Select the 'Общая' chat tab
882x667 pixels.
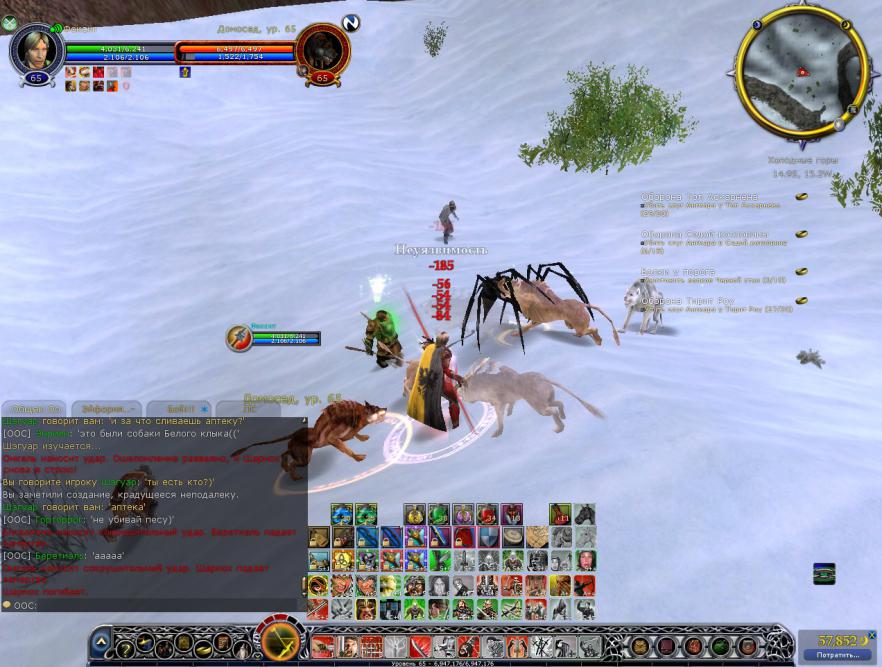click(35, 409)
